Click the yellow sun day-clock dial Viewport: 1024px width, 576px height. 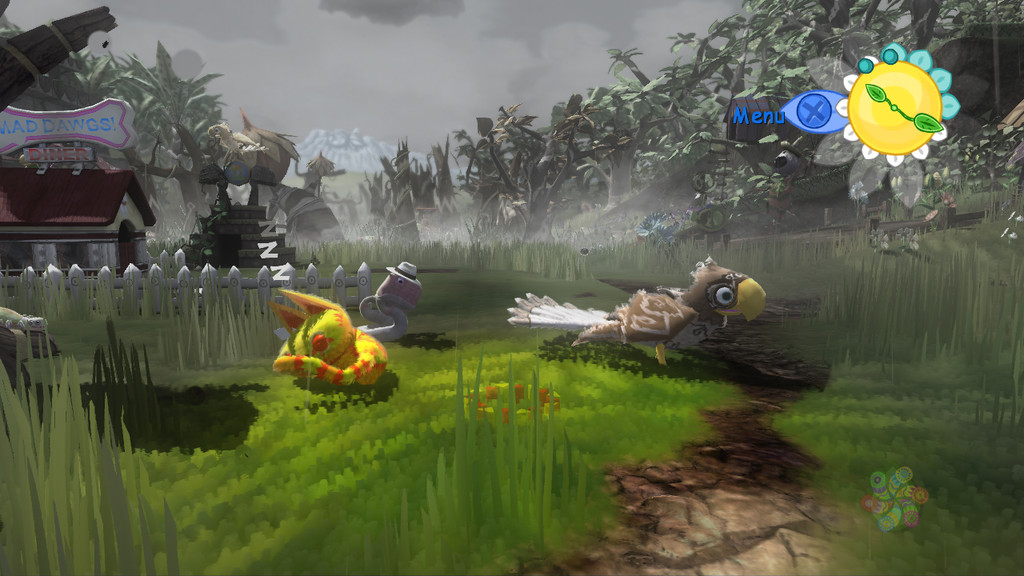pos(895,108)
